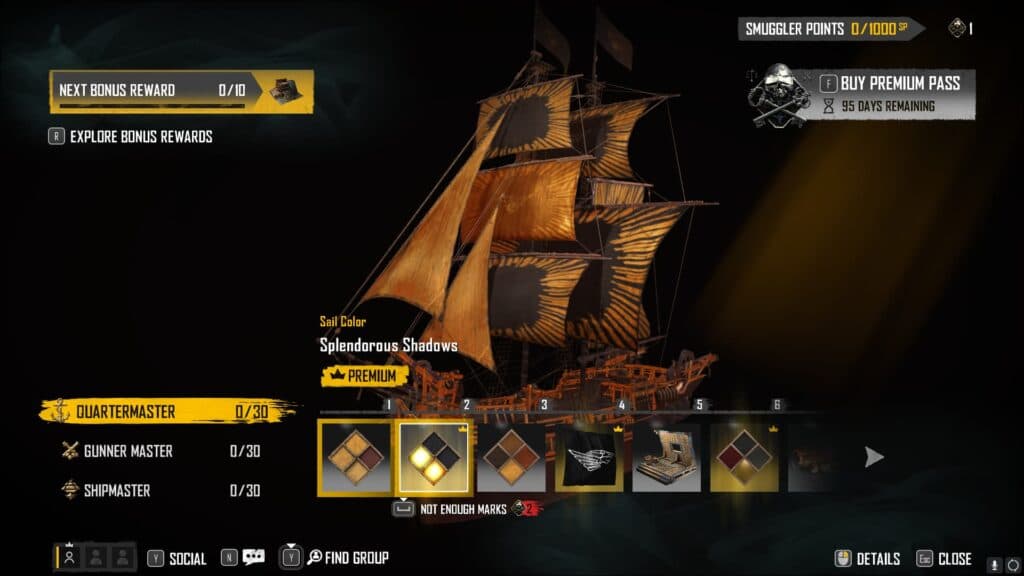Pick the tier 3 brown sail color

coord(511,457)
